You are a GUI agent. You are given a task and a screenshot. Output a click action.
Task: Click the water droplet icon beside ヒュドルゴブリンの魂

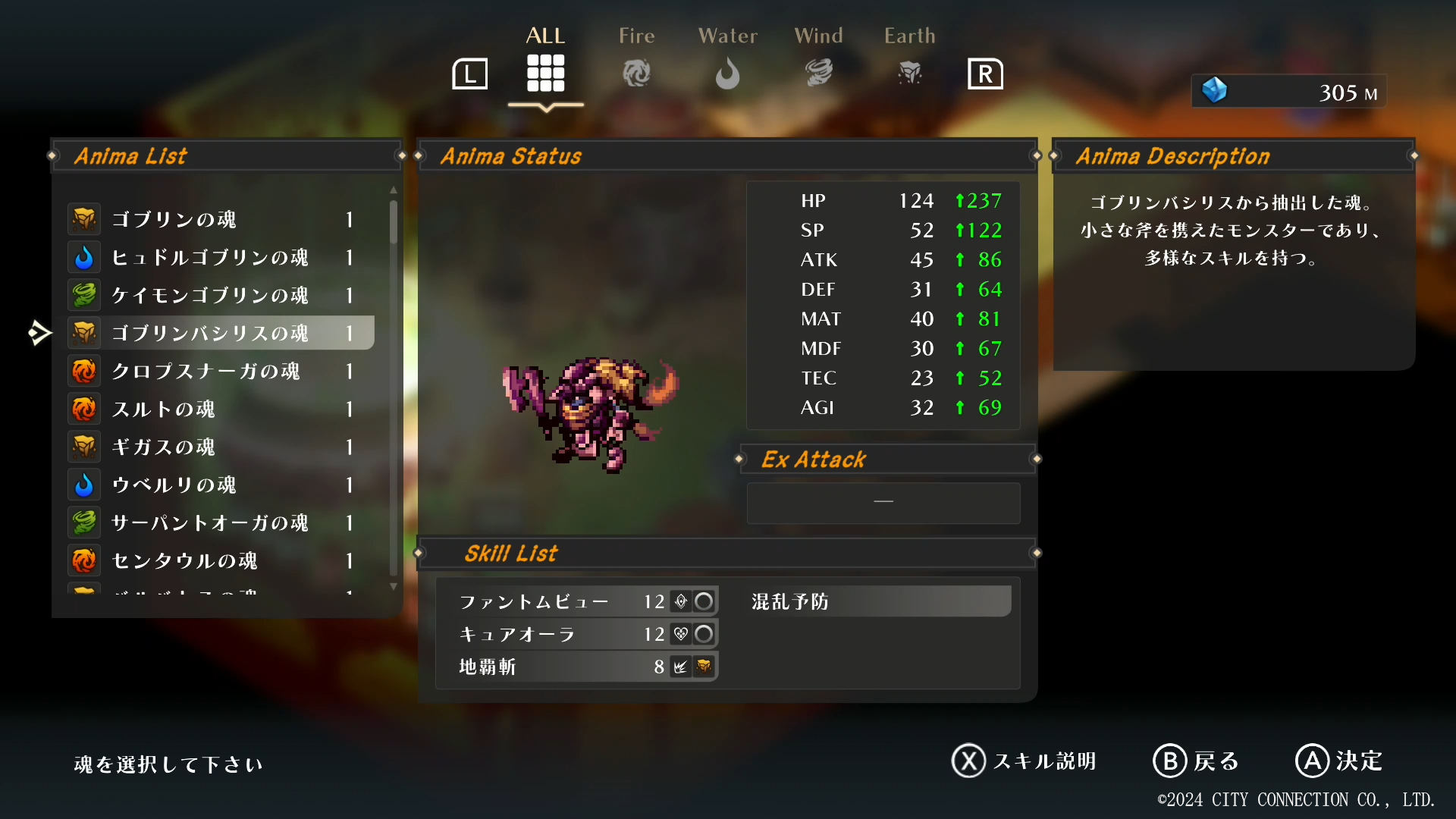pos(84,256)
